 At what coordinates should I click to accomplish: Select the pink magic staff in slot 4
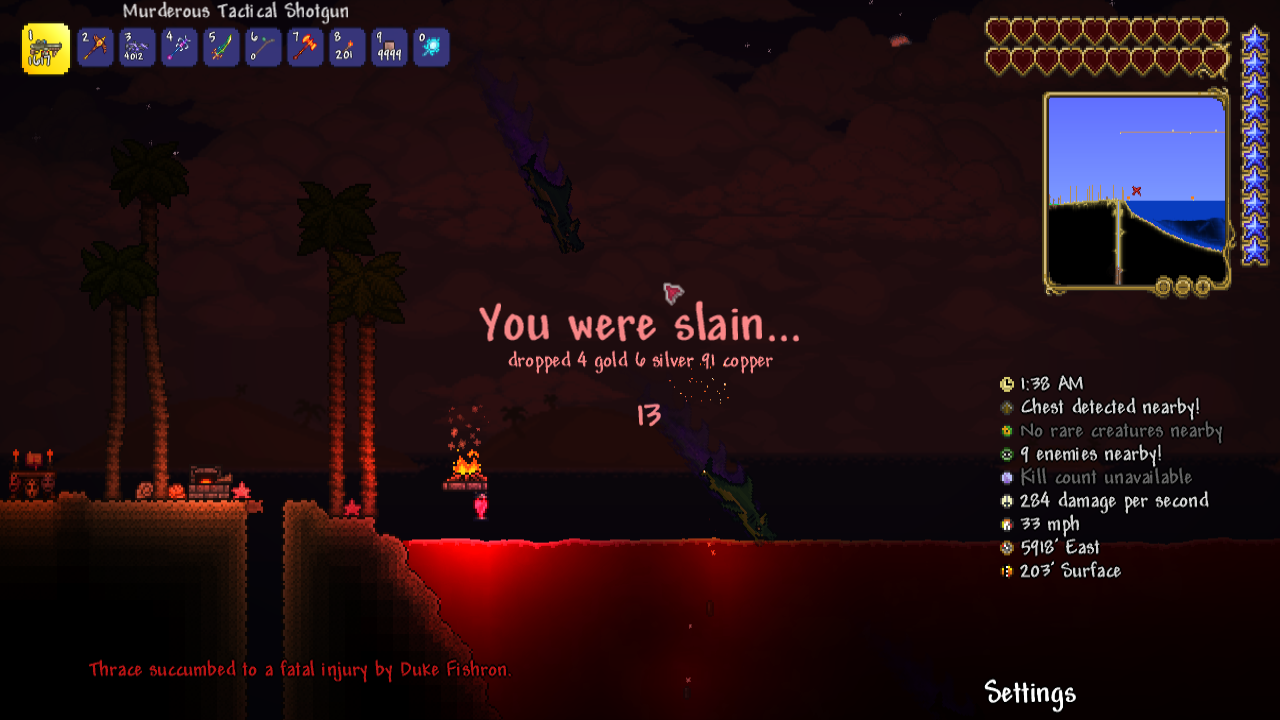[x=179, y=47]
